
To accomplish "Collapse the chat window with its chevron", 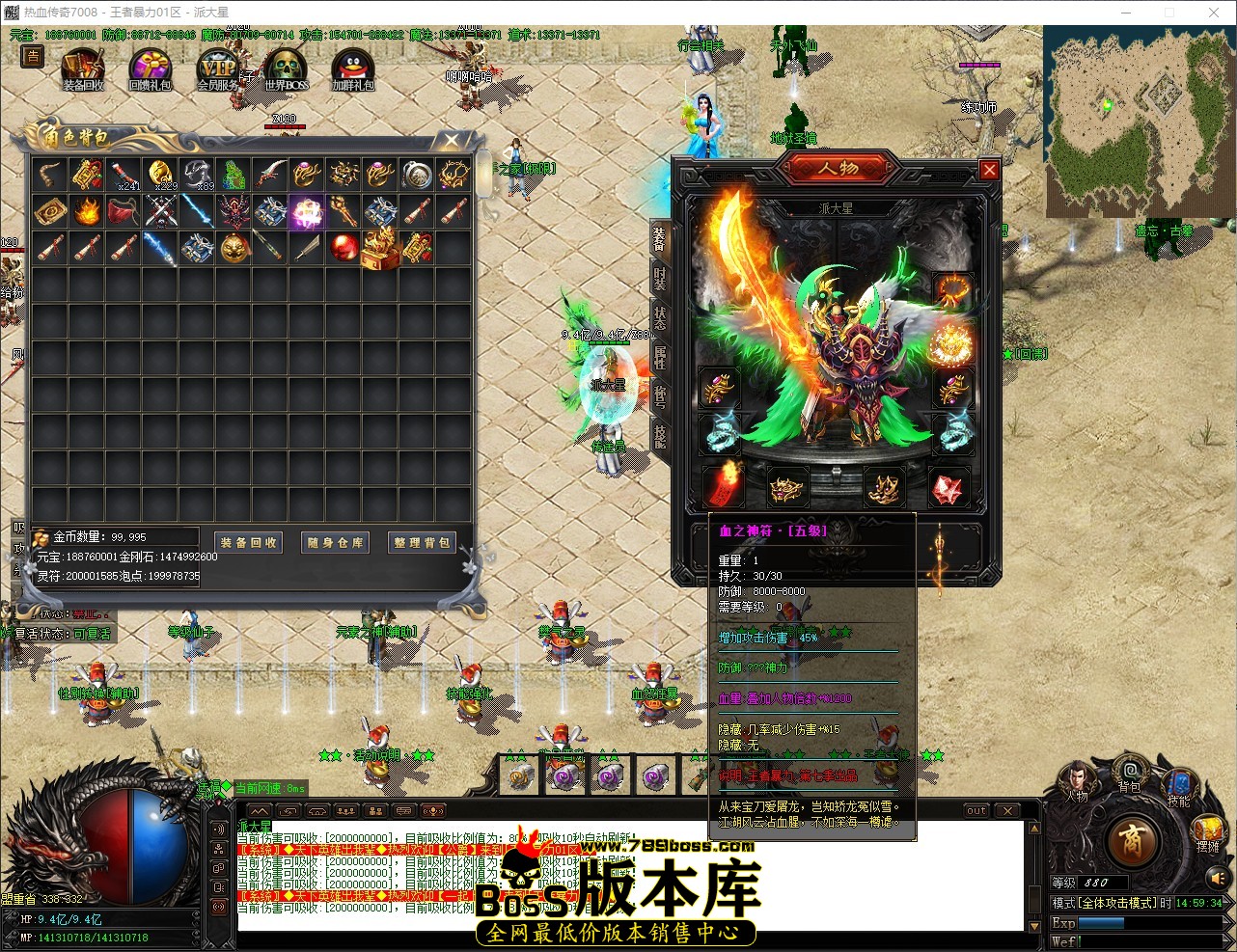I will click(x=259, y=810).
